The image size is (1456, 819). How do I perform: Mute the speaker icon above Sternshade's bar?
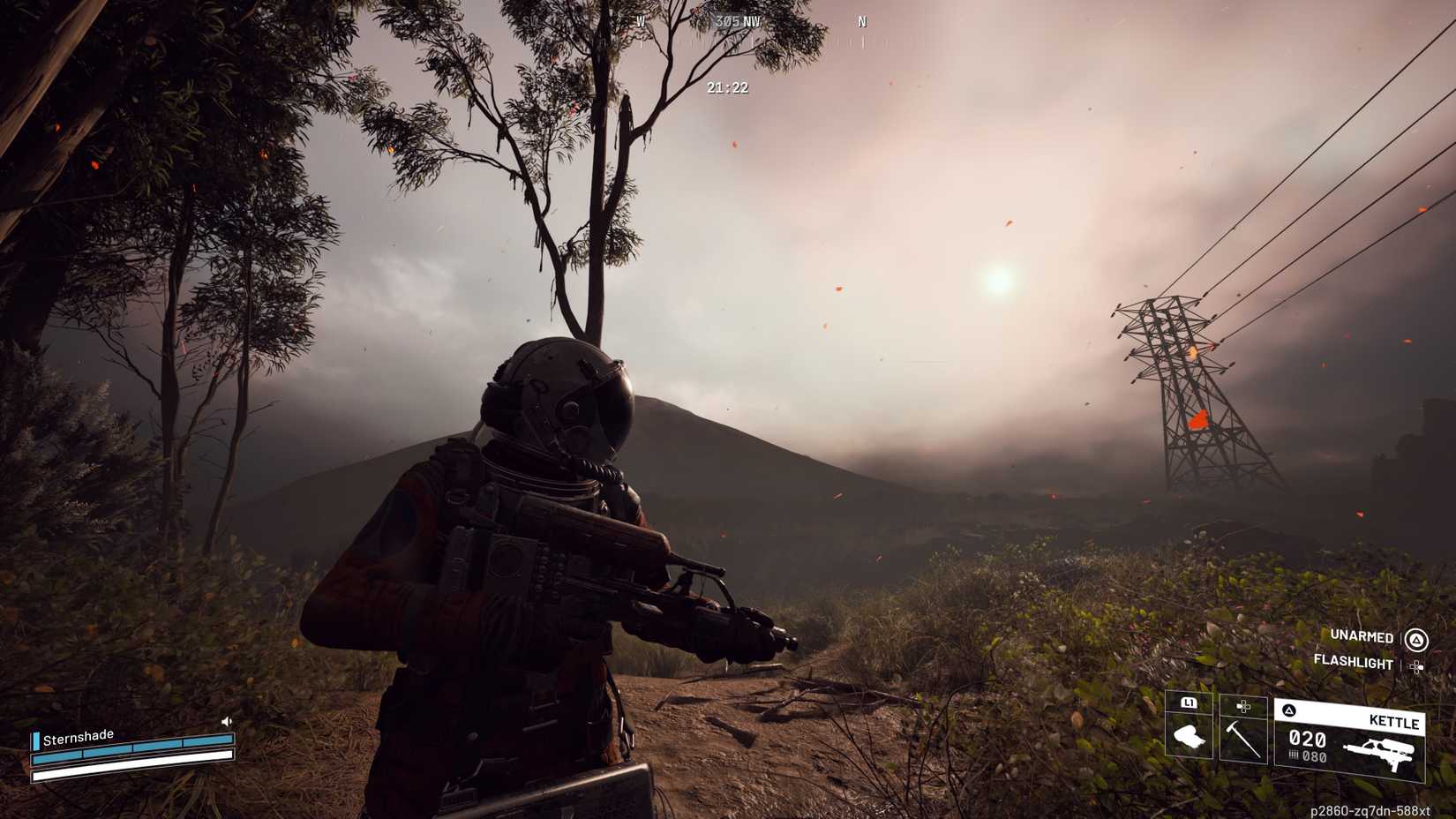pyautogui.click(x=227, y=720)
